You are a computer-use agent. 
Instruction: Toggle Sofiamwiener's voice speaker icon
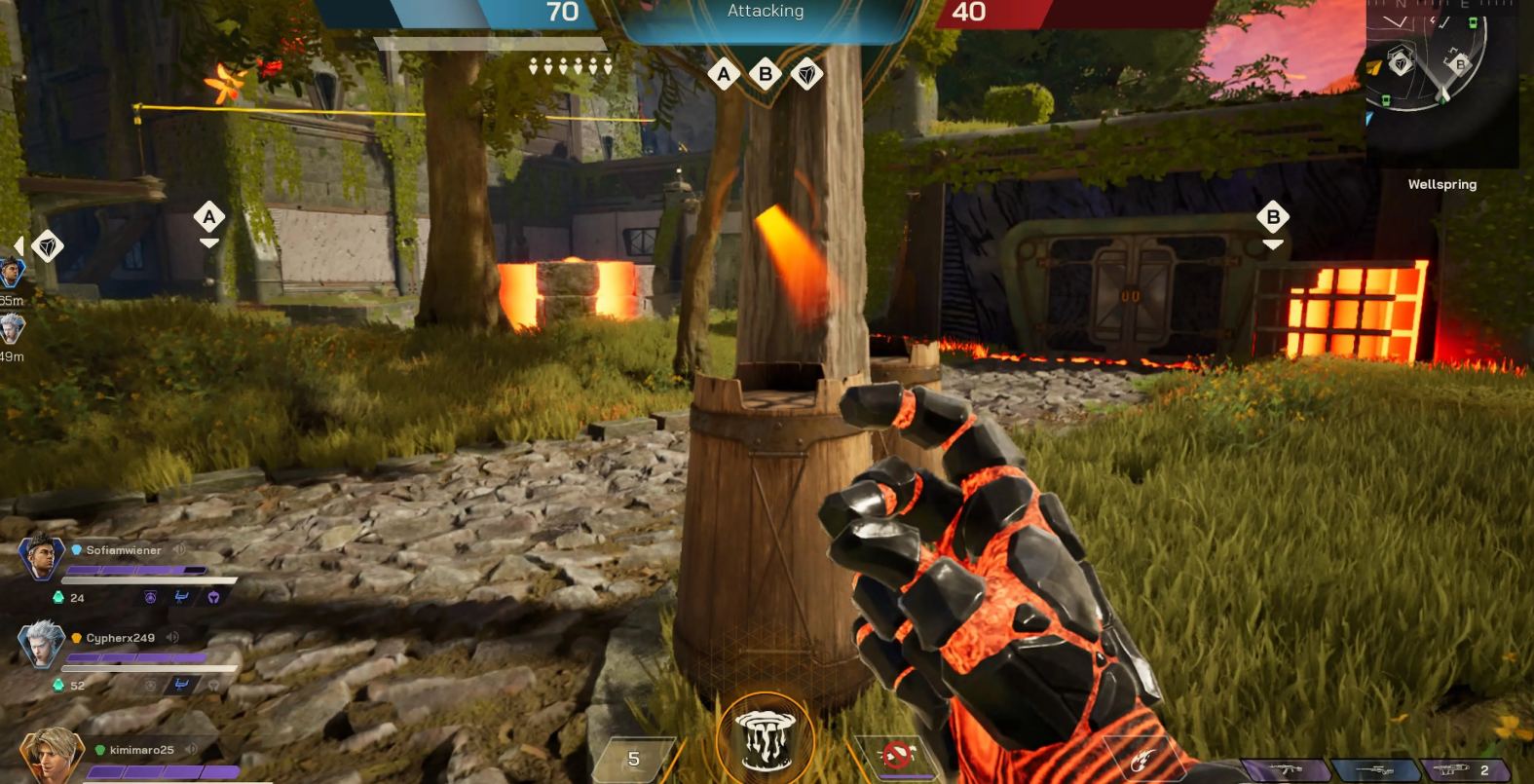point(179,550)
